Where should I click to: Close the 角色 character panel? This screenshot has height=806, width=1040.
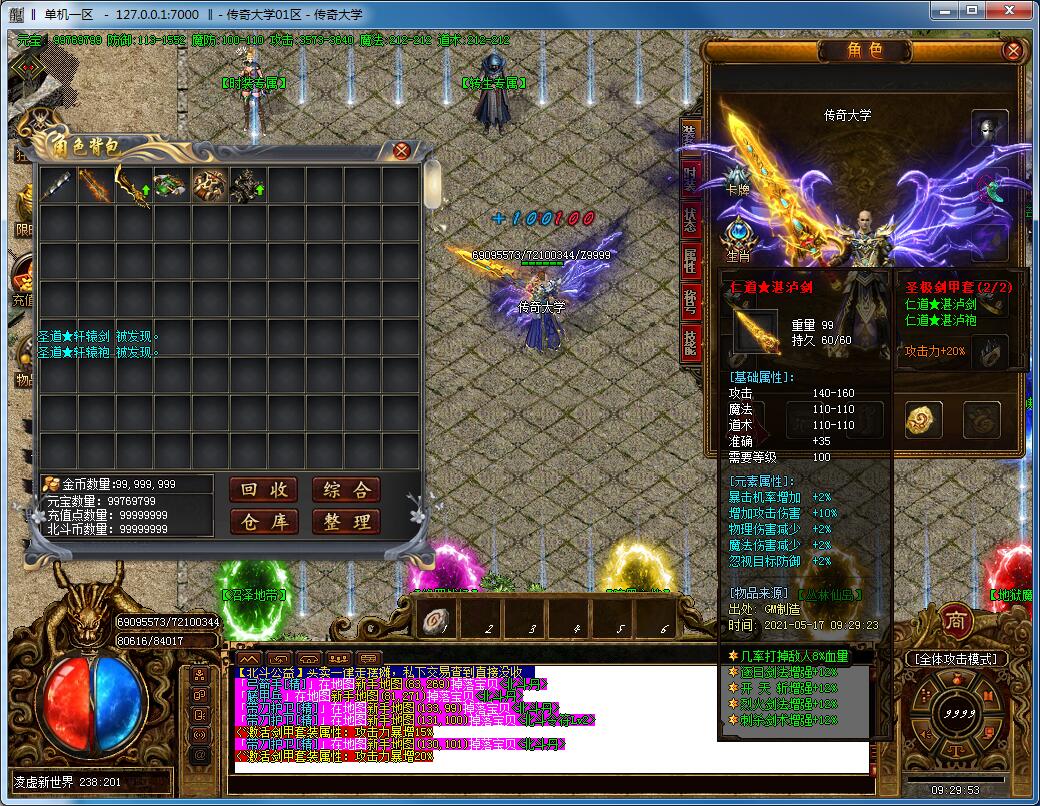pos(1013,50)
